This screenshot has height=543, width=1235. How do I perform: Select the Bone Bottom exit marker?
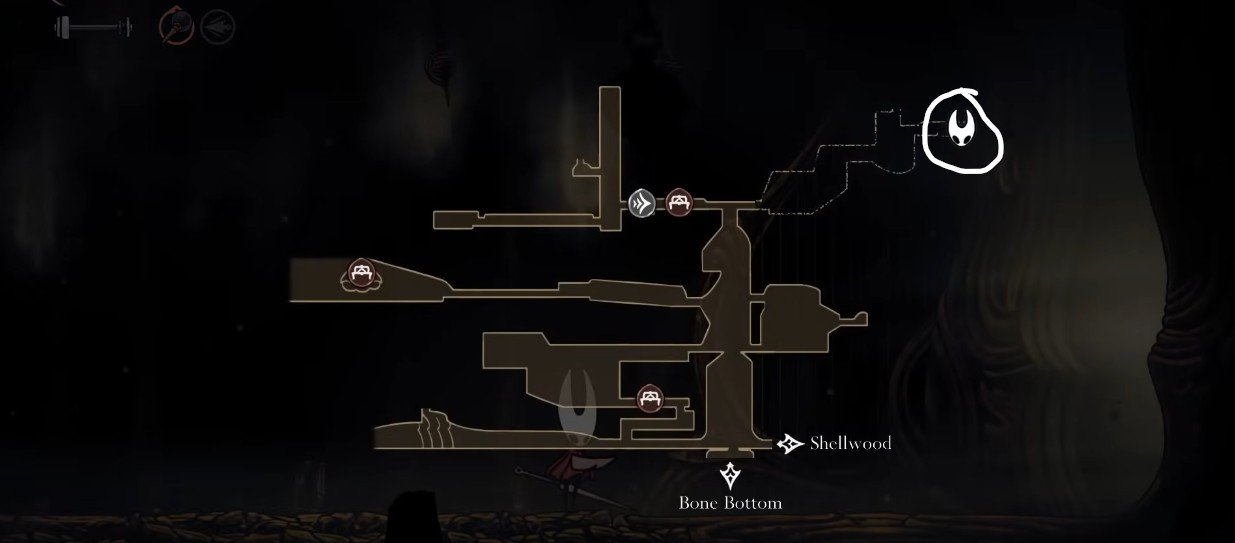pyautogui.click(x=730, y=475)
